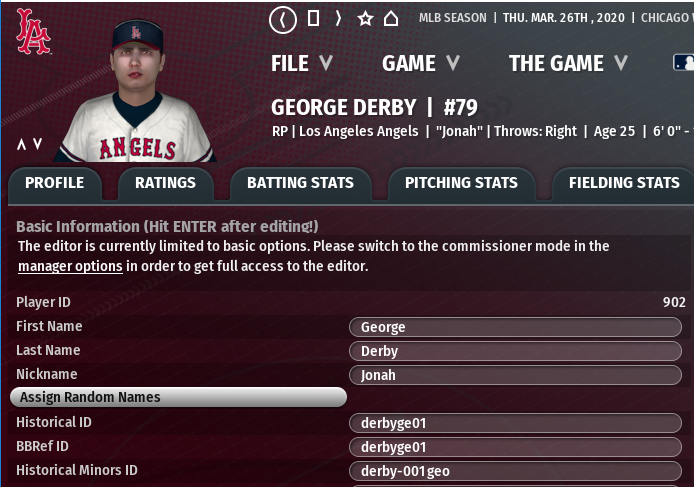Screen dimensions: 694x487
Task: Go back with the circled back arrow
Action: pos(284,18)
